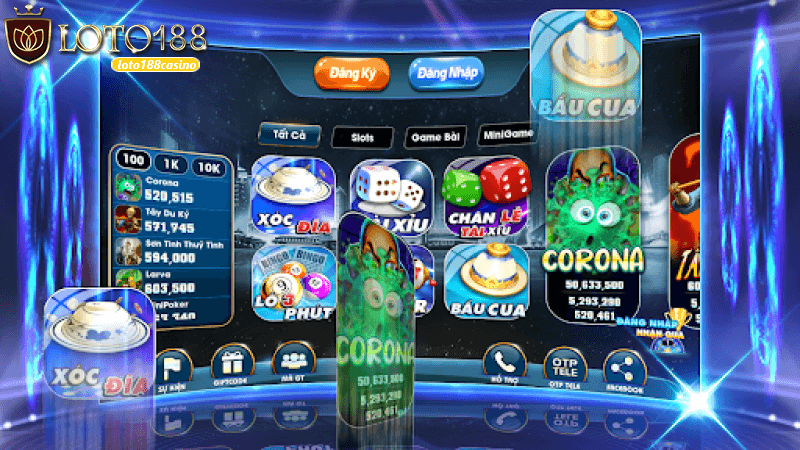Select the 10K jackpot tier
The height and width of the screenshot is (450, 800).
point(210,168)
